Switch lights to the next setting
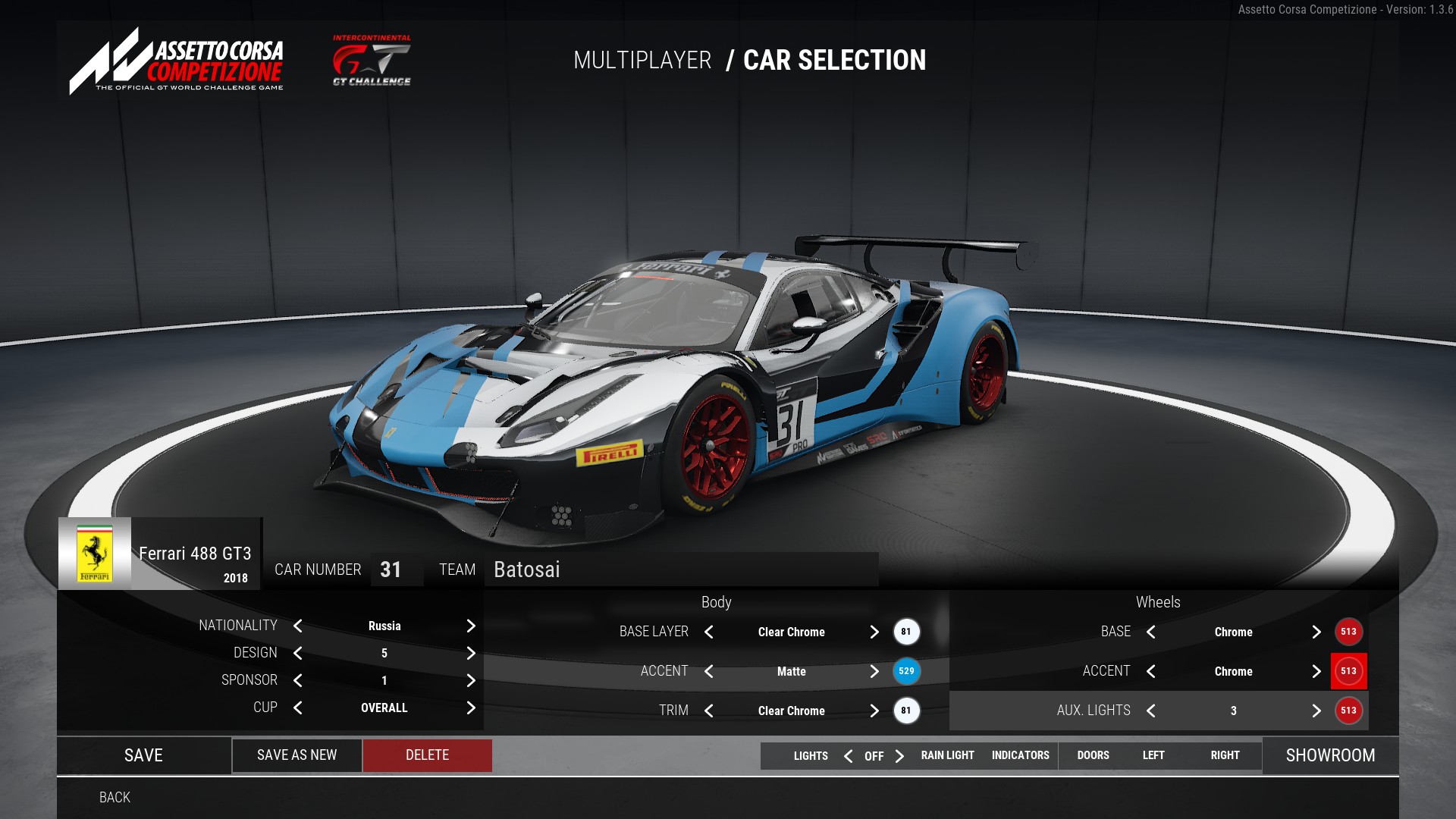The width and height of the screenshot is (1456, 819). [899, 756]
